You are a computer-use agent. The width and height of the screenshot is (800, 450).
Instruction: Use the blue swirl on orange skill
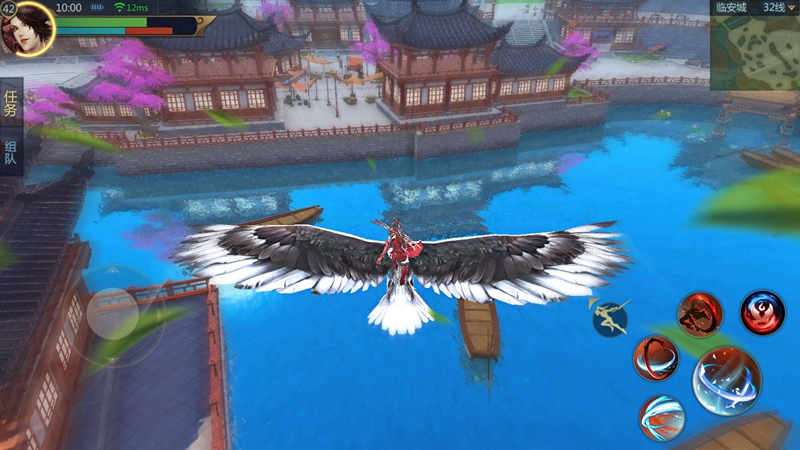click(662, 417)
